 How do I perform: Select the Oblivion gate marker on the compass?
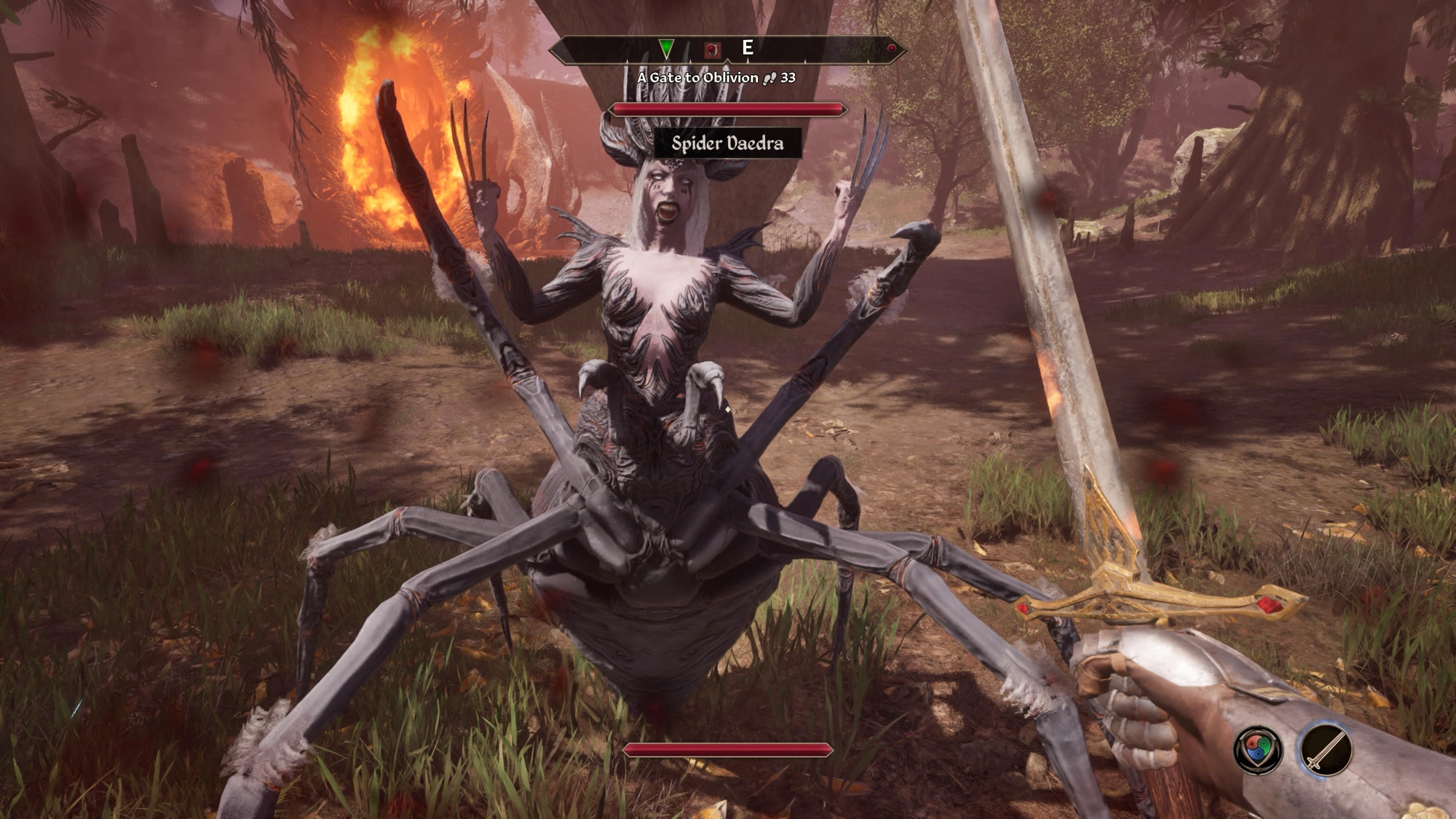(x=712, y=49)
